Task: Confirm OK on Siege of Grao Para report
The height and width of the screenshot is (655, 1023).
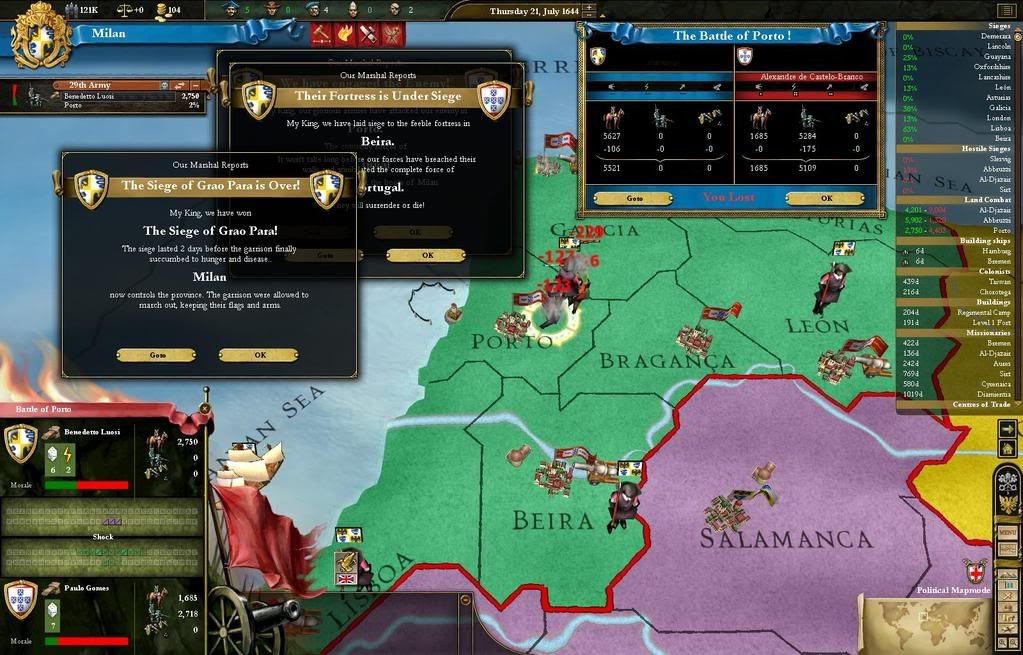Action: pos(259,355)
